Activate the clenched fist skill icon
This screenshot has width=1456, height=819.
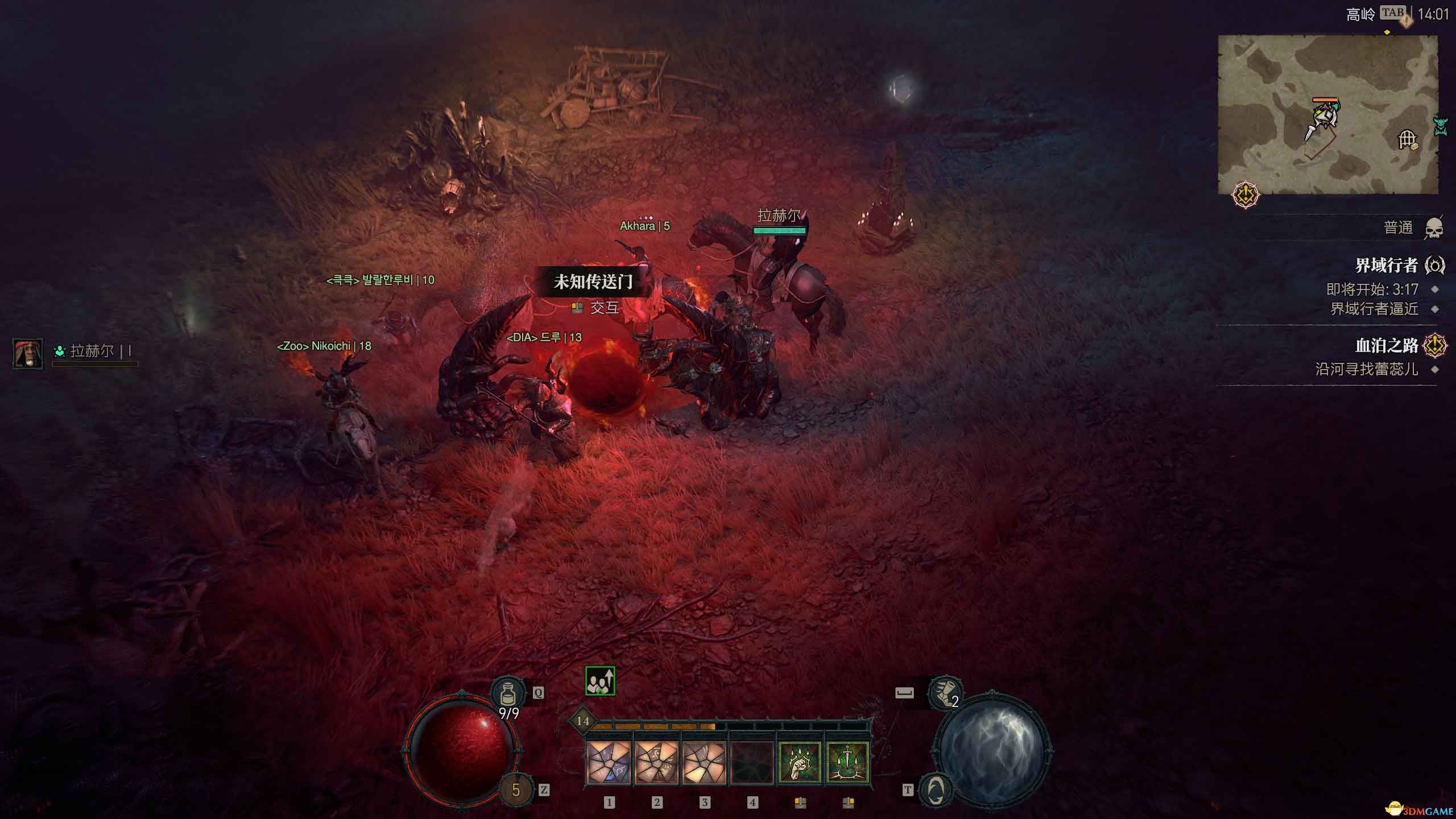[800, 763]
